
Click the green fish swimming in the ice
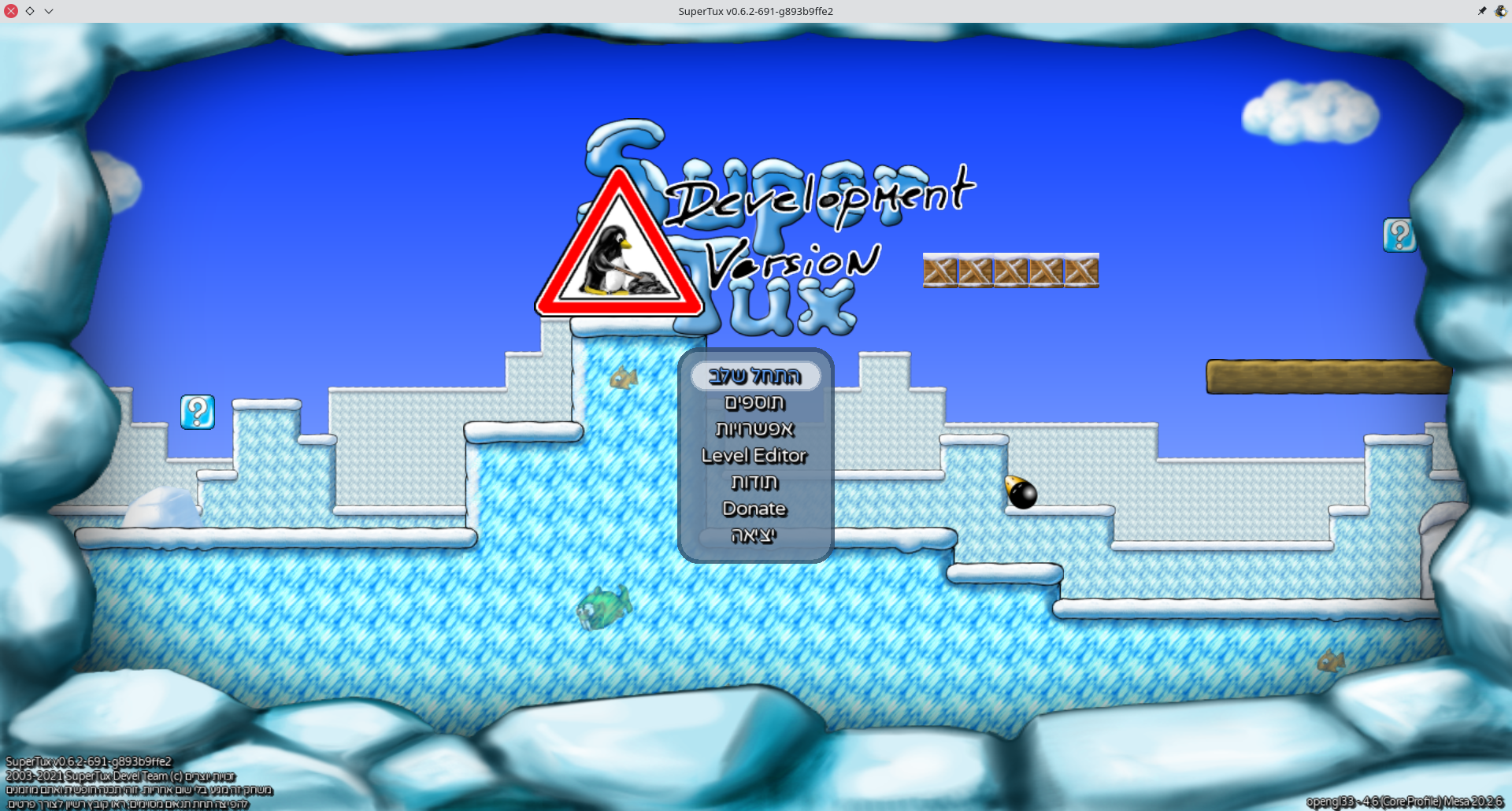pyautogui.click(x=602, y=608)
